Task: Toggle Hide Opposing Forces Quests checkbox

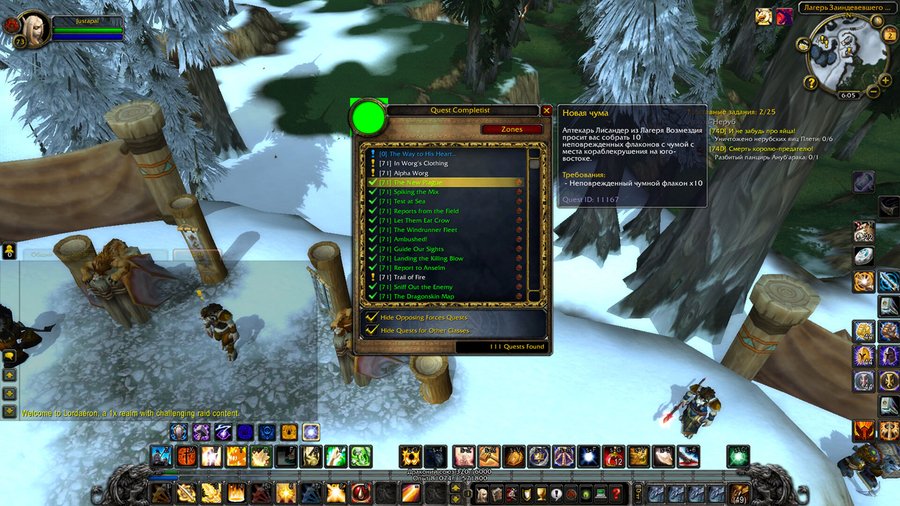Action: (x=372, y=317)
